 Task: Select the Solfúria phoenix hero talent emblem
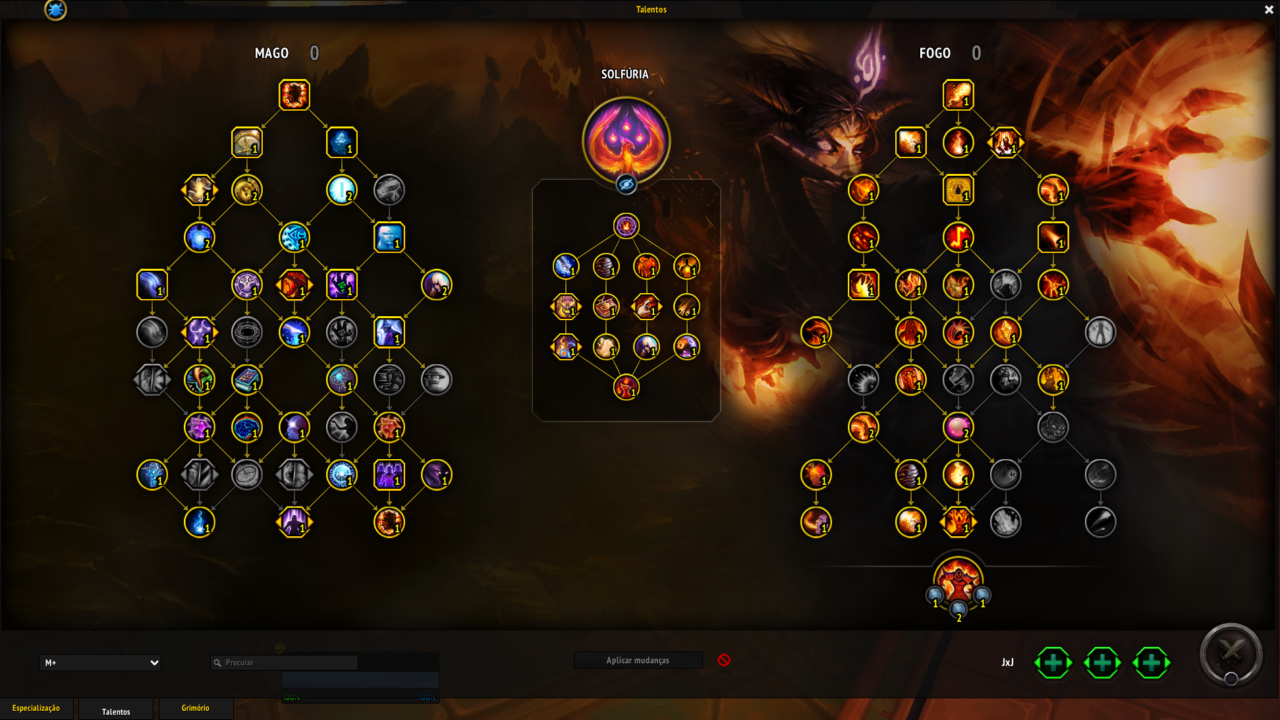click(x=626, y=139)
